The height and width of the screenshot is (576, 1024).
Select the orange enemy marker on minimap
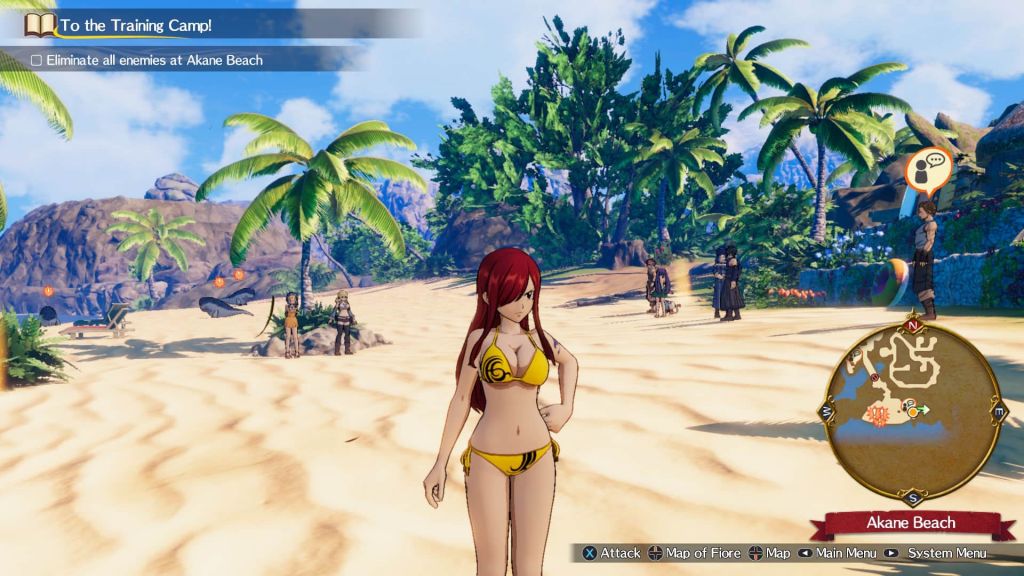click(x=879, y=413)
